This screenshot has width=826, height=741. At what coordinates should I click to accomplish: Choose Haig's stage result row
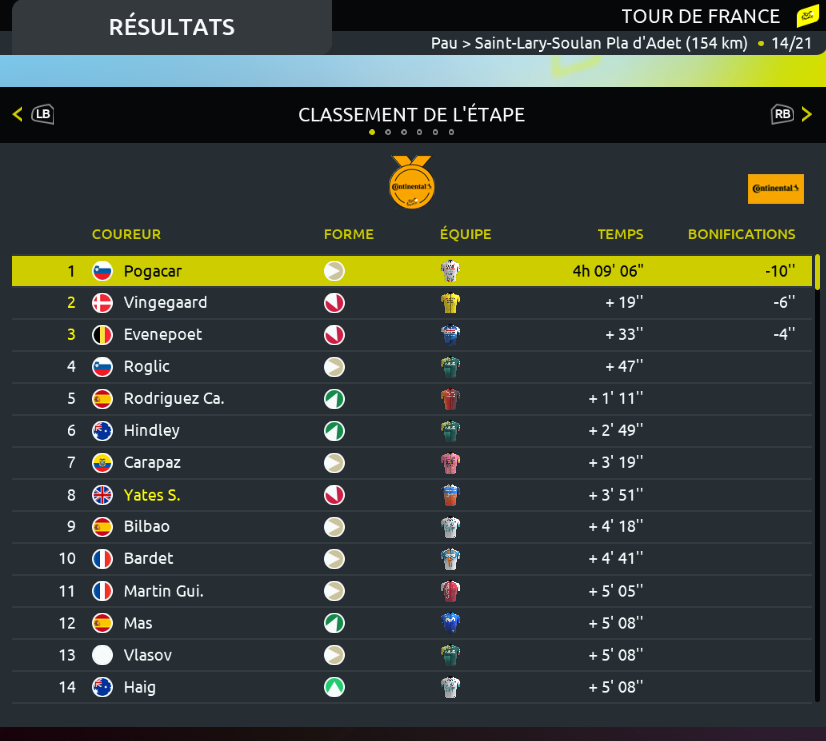[x=411, y=687]
